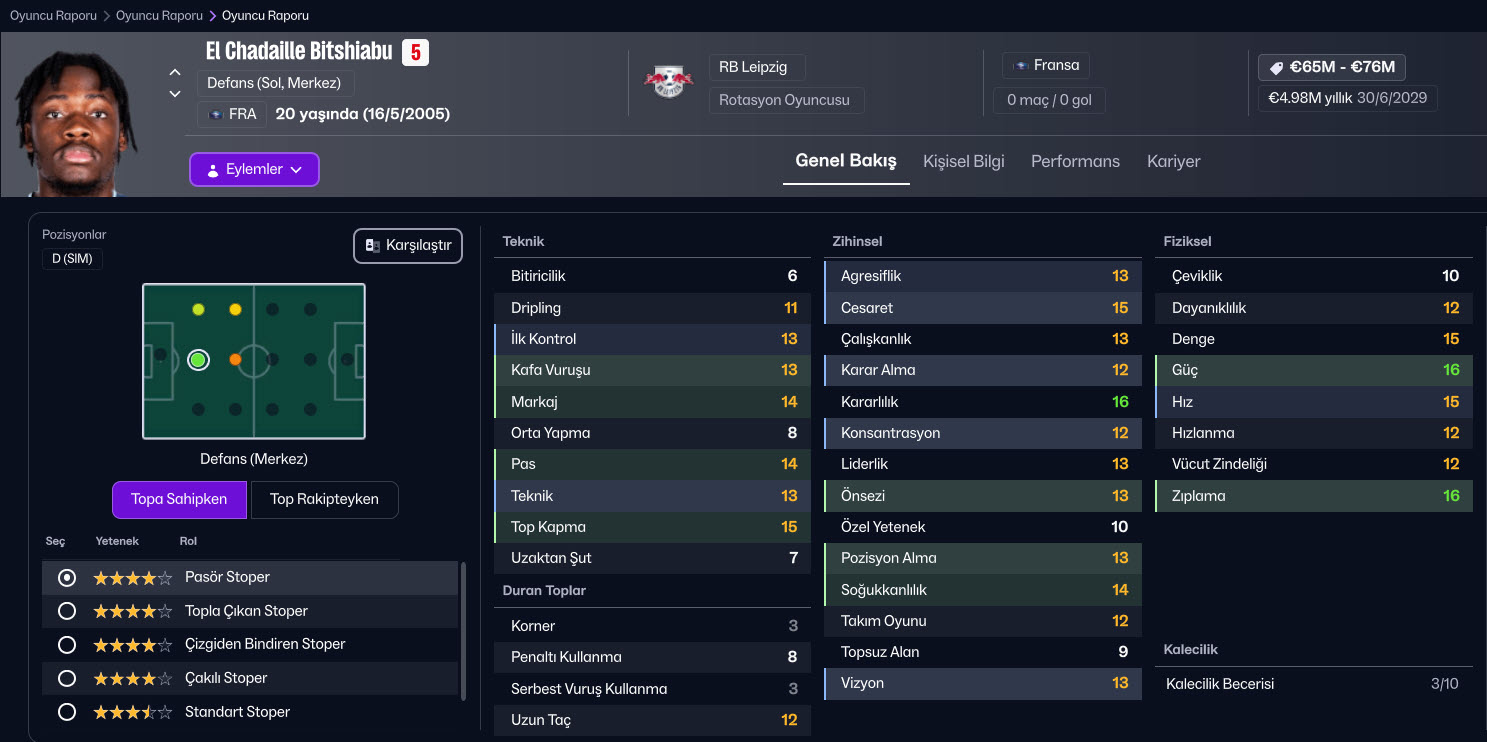This screenshot has width=1487, height=742.
Task: Pick the Çizgiden Bindiren Stoper role
Action: 67,645
